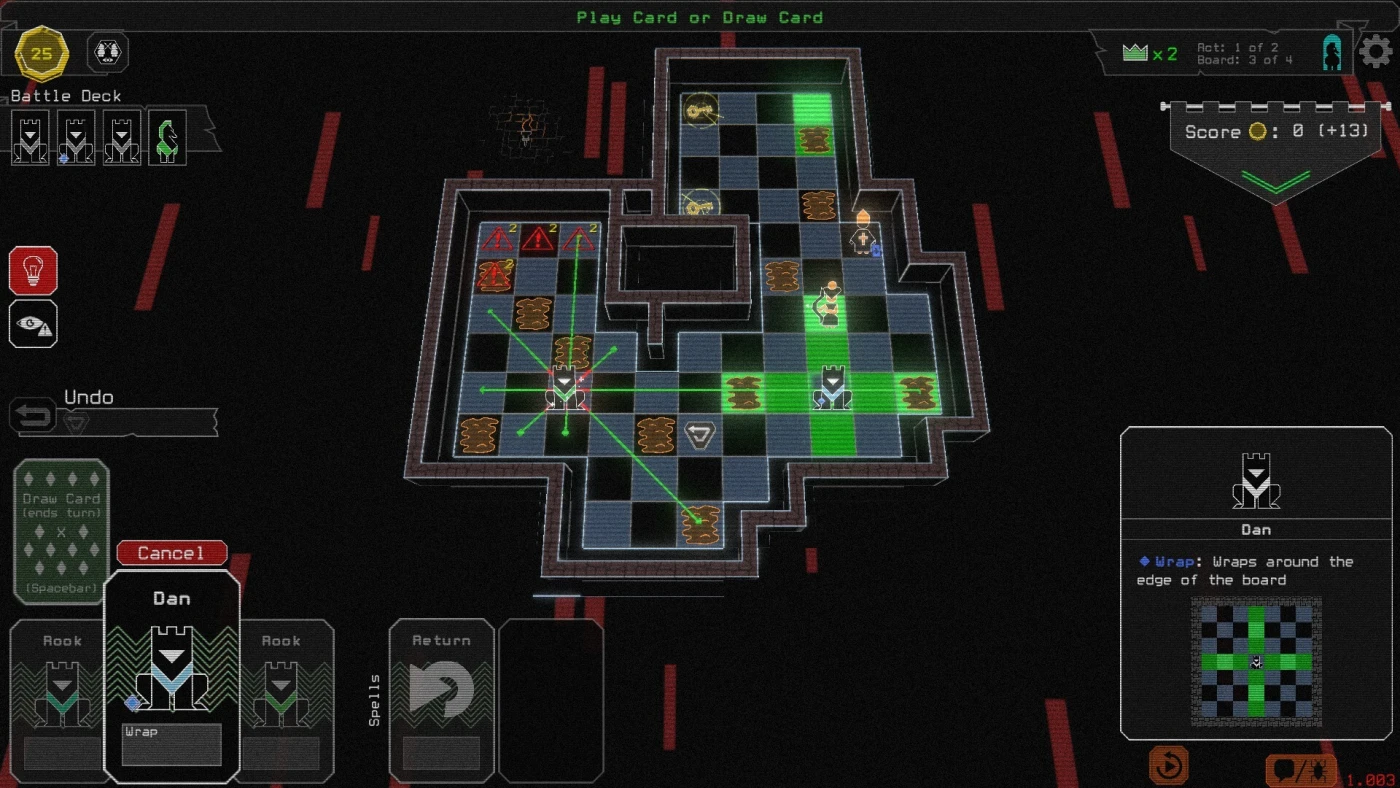Show a hint with the lightbulb button
This screenshot has width=1400, height=788.
(33, 271)
